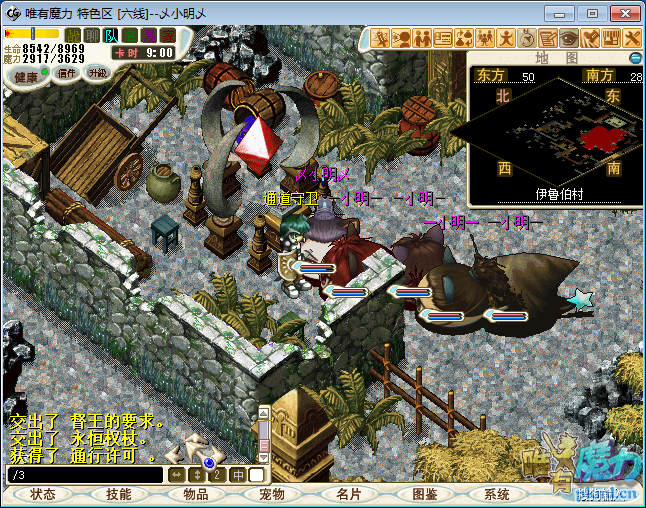
Task: Toggle the 聊 chat mode switch
Action: (x=92, y=35)
